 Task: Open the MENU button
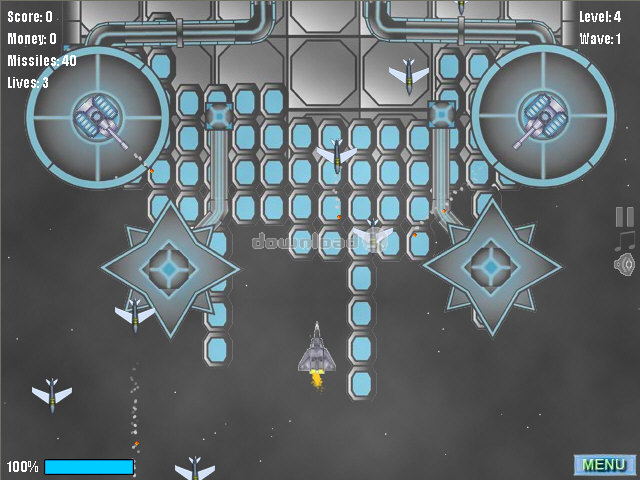tap(604, 465)
